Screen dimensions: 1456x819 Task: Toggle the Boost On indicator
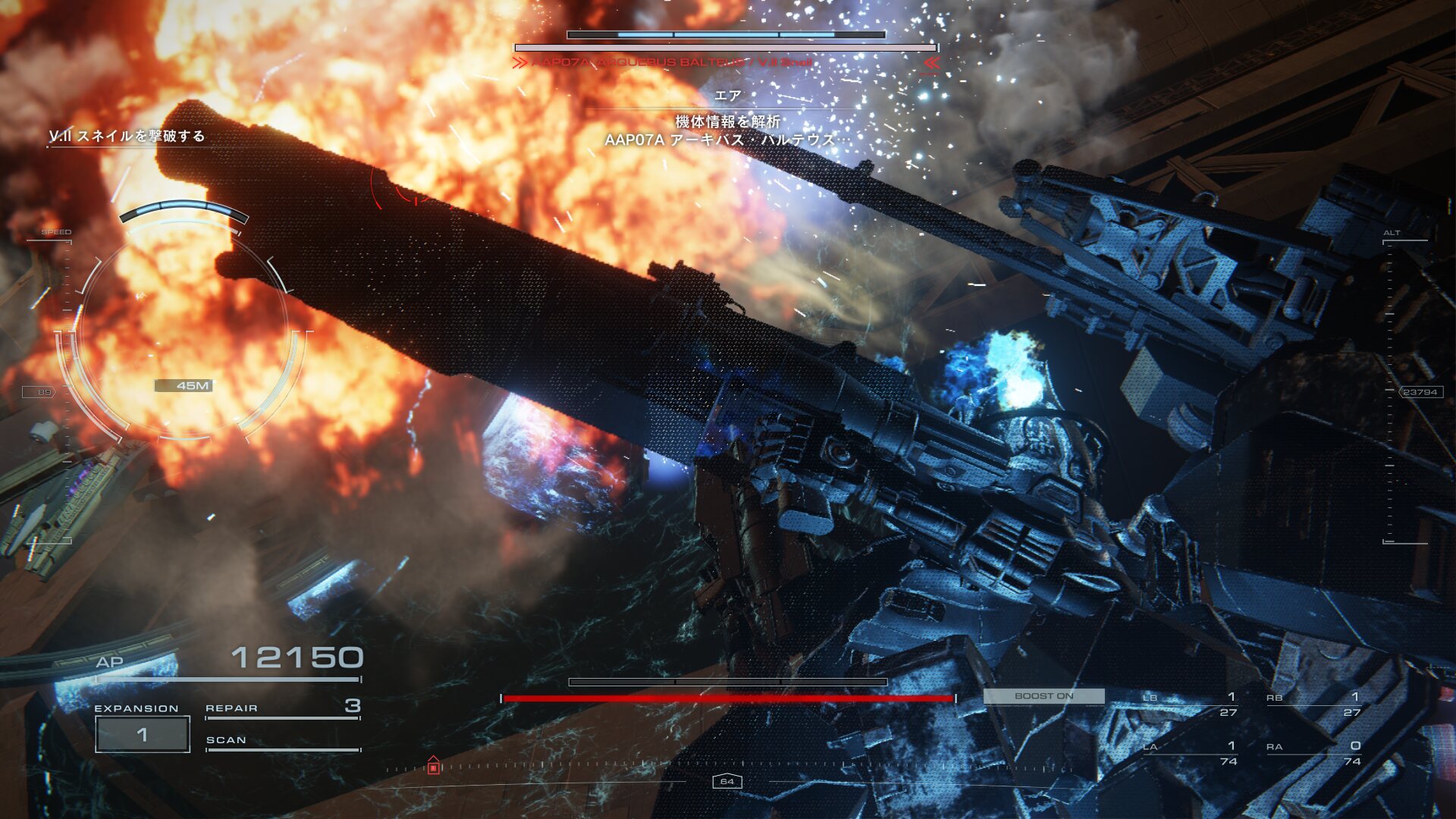pos(1043,696)
